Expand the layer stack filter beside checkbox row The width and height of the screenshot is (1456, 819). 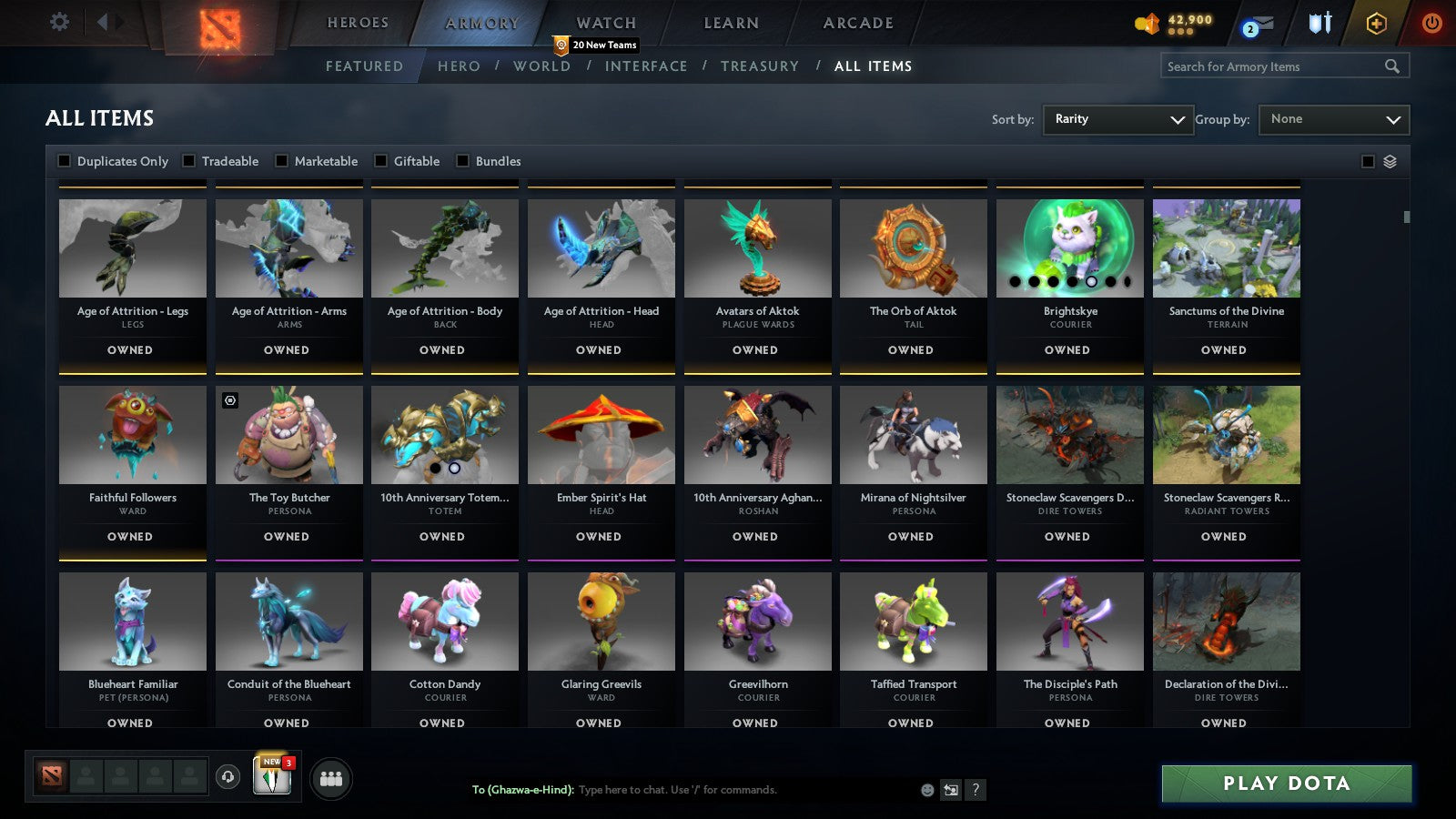pyautogui.click(x=1389, y=160)
